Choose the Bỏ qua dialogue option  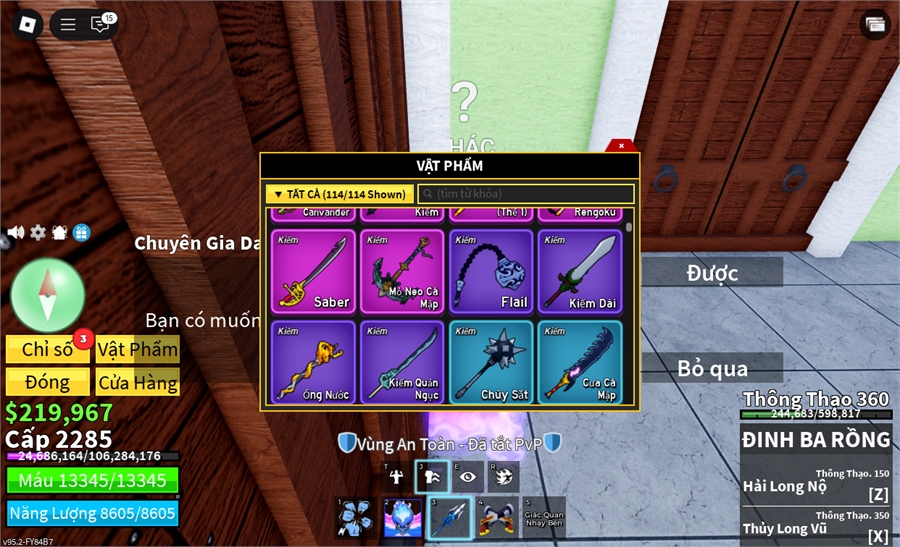tap(712, 368)
